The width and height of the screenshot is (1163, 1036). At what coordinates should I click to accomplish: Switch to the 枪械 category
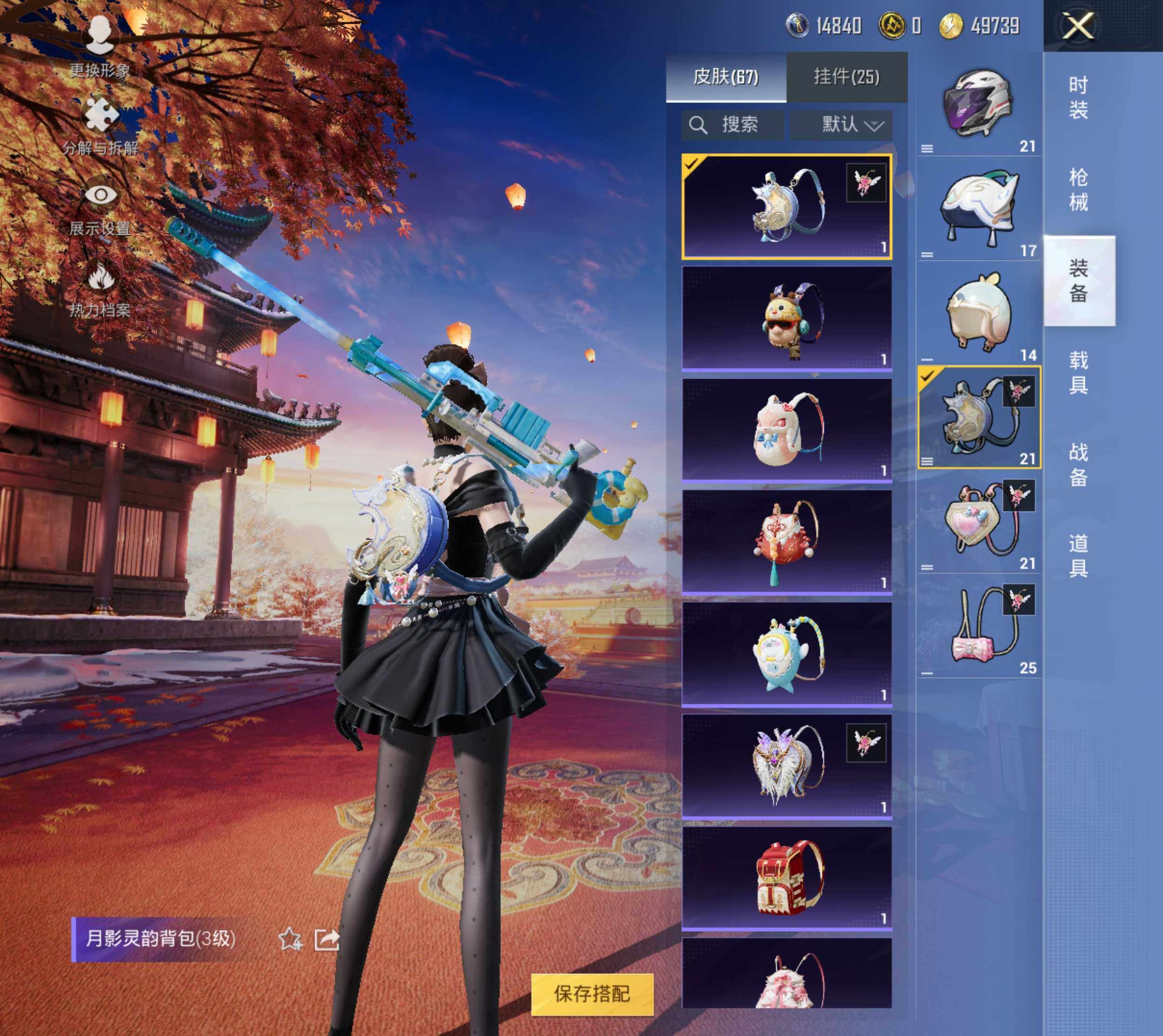(x=1078, y=190)
